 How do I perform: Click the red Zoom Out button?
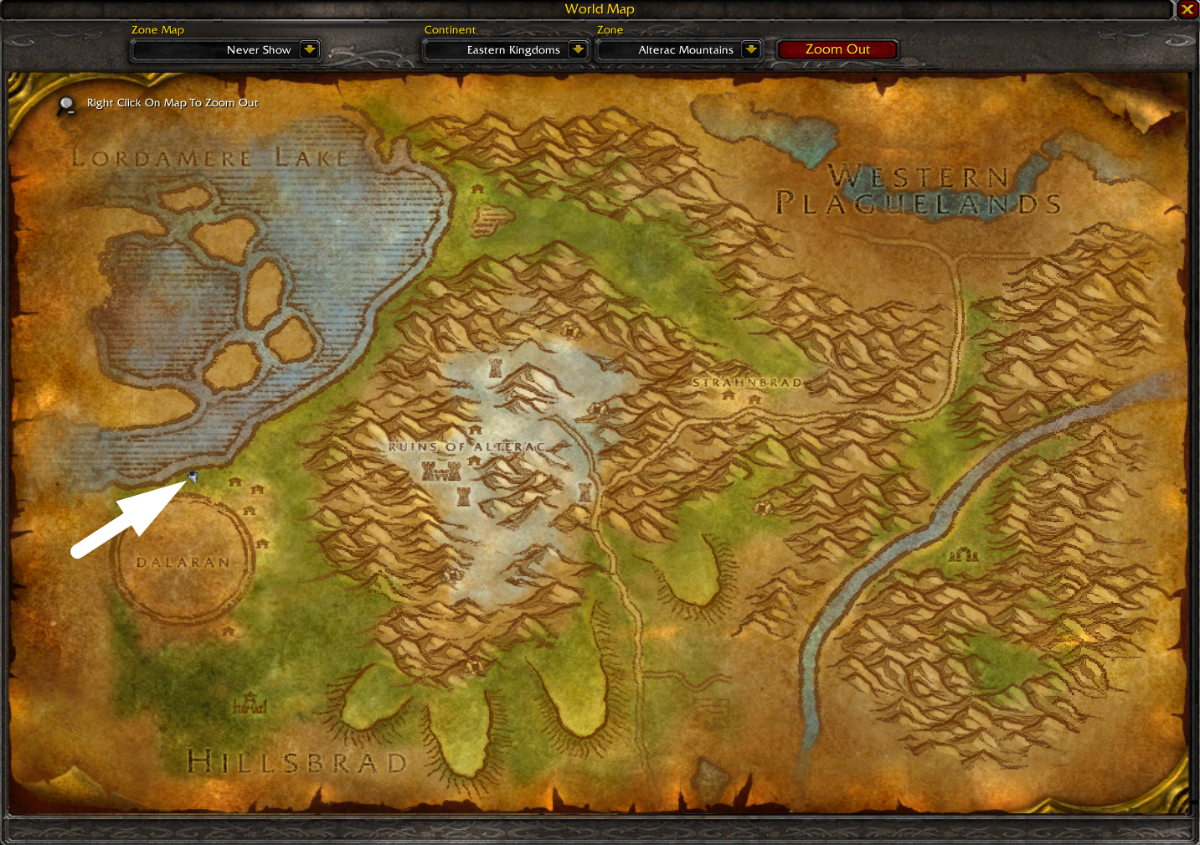tap(837, 50)
